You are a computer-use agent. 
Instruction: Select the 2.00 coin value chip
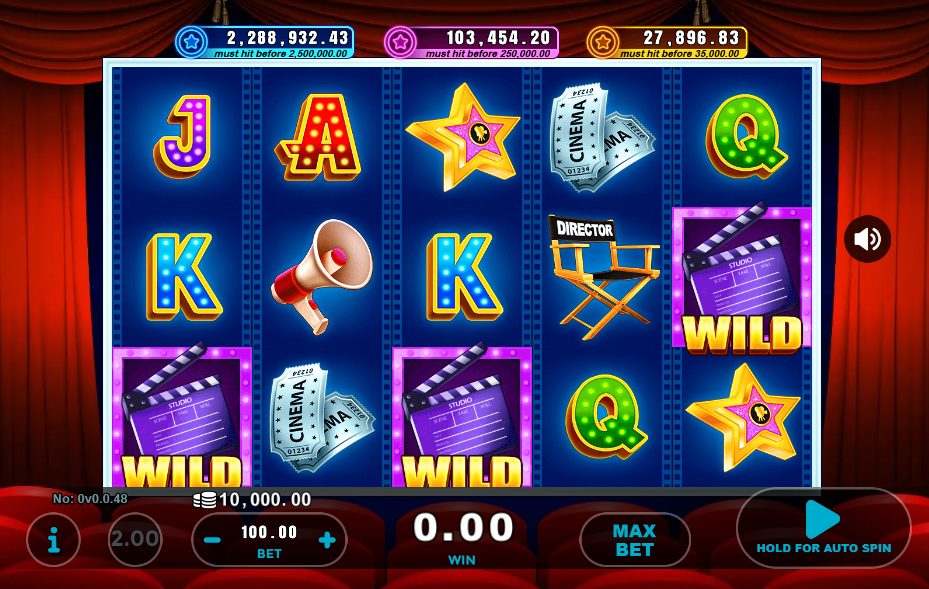[x=135, y=540]
